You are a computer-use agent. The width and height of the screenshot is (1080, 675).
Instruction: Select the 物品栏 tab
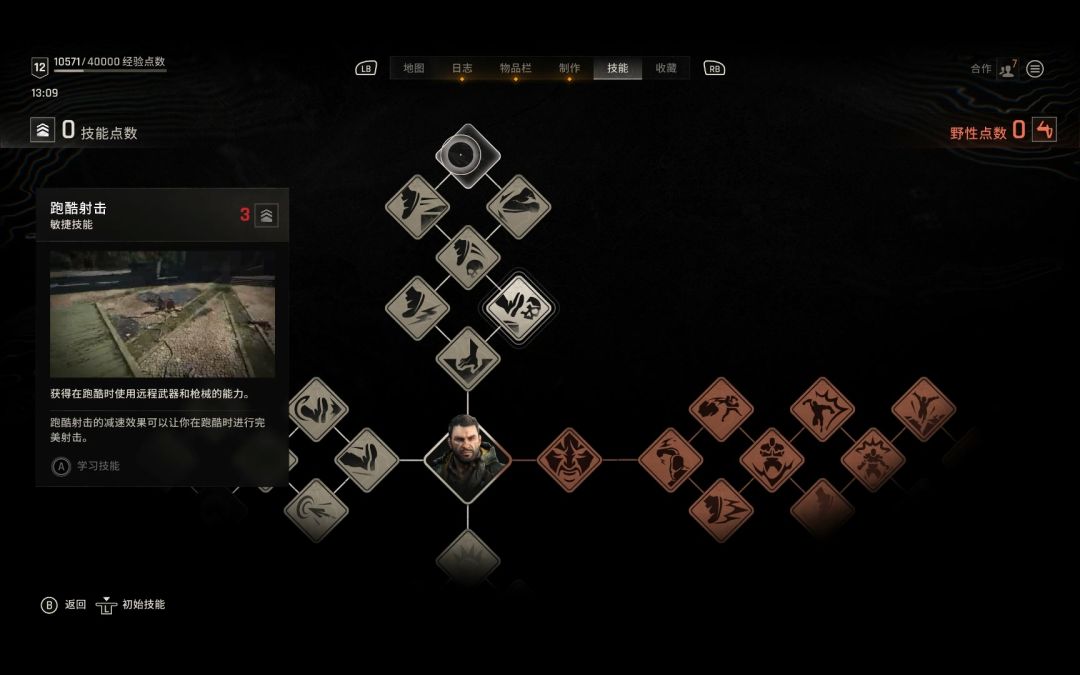point(516,68)
